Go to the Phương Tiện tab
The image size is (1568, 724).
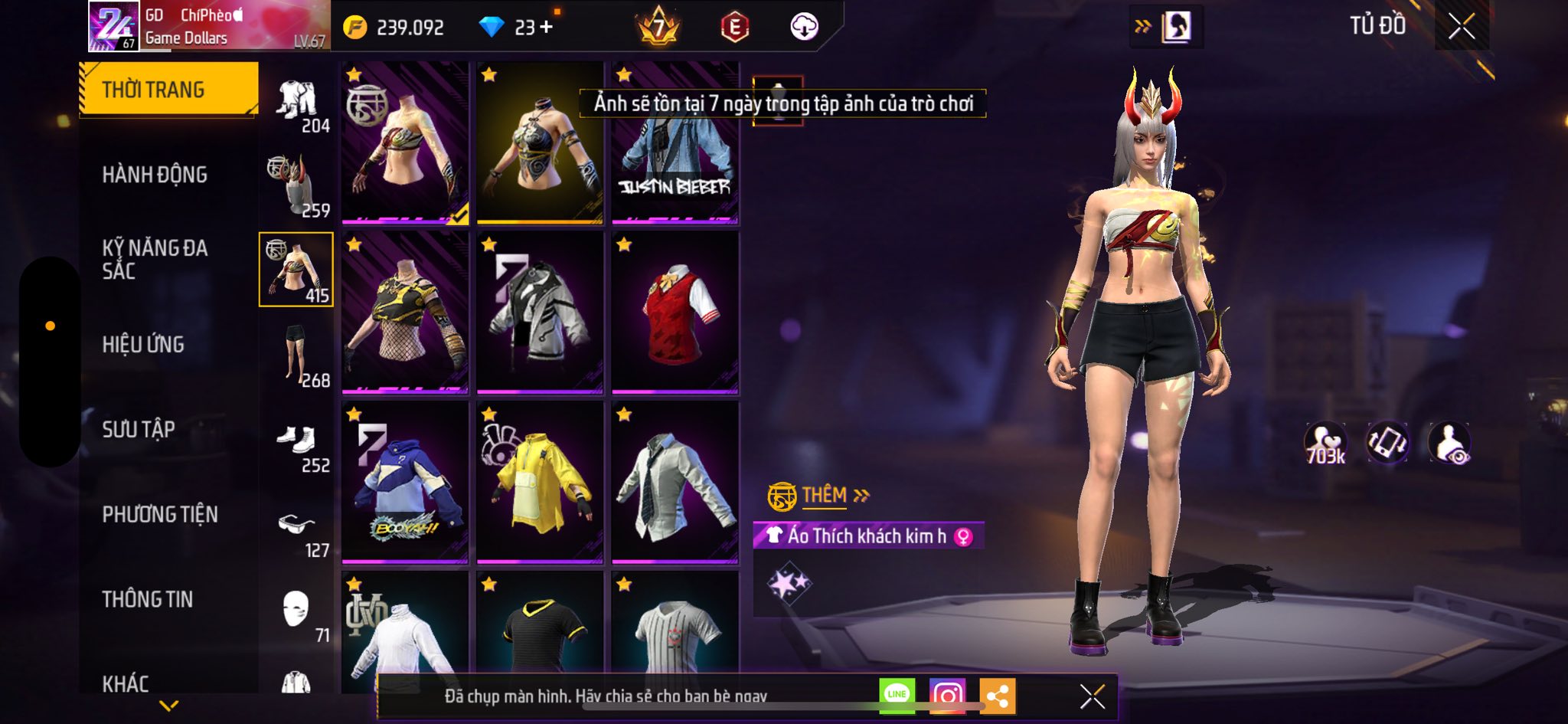pos(160,514)
